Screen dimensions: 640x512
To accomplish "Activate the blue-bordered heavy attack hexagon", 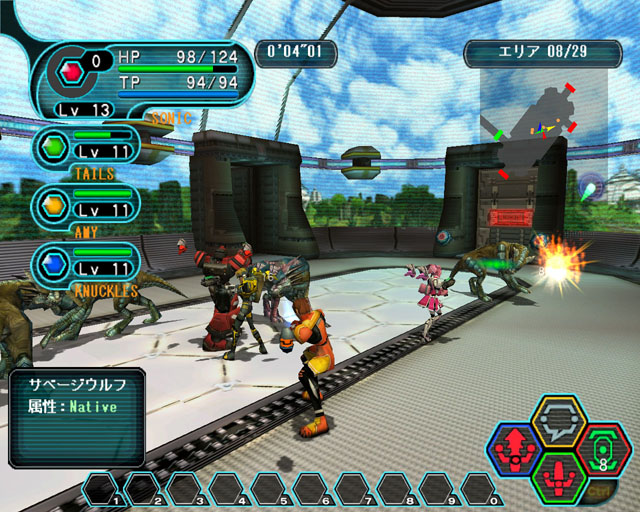I will click(514, 451).
